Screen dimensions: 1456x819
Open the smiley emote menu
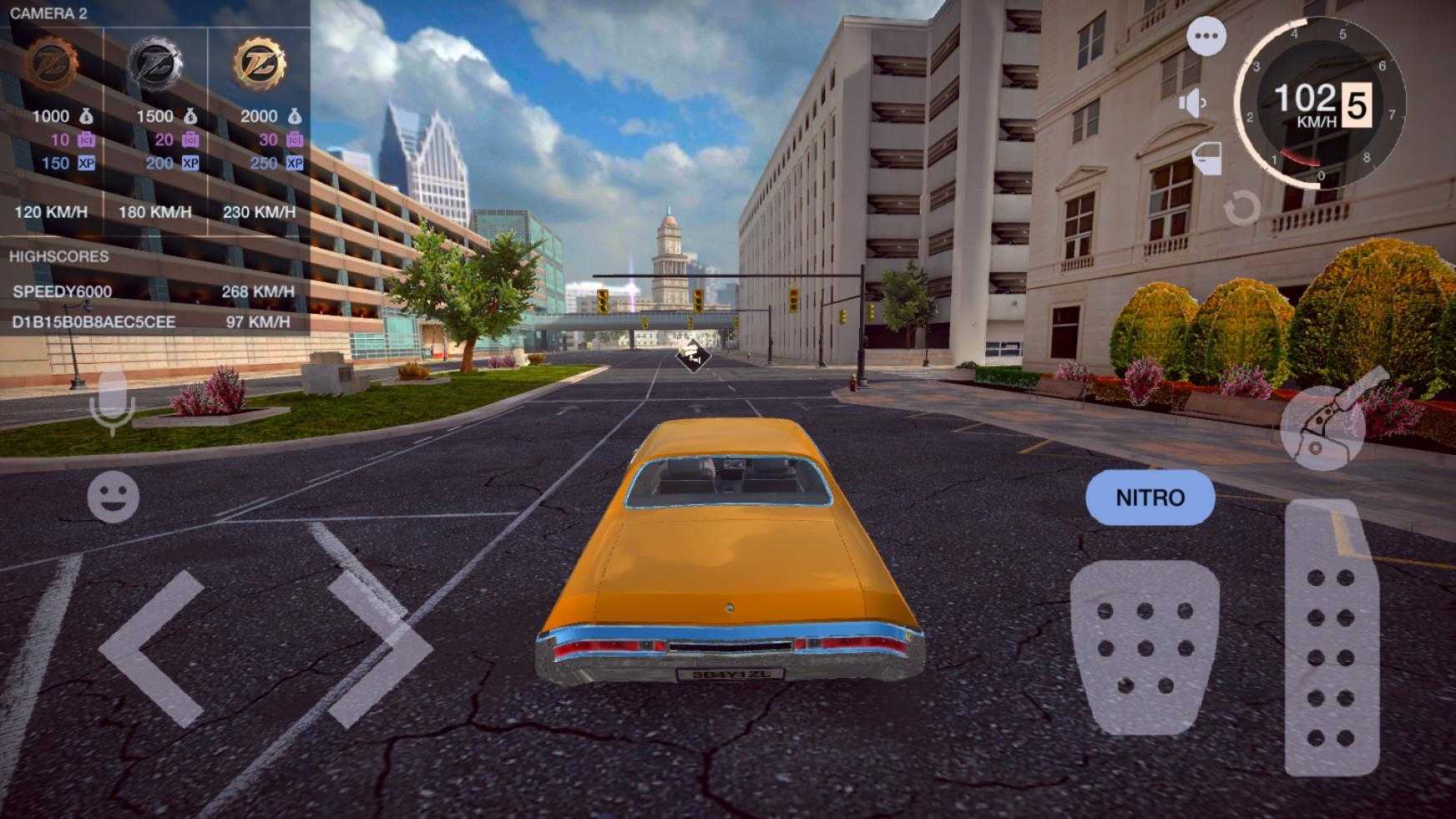[x=113, y=498]
